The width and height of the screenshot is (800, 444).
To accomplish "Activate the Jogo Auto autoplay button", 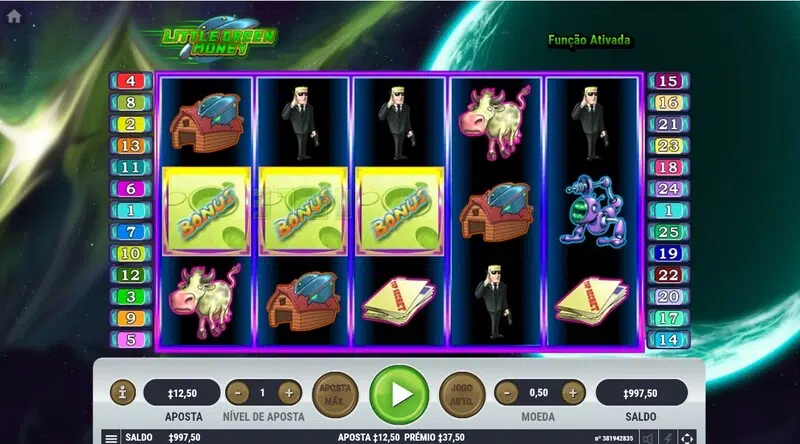I will 462,394.
